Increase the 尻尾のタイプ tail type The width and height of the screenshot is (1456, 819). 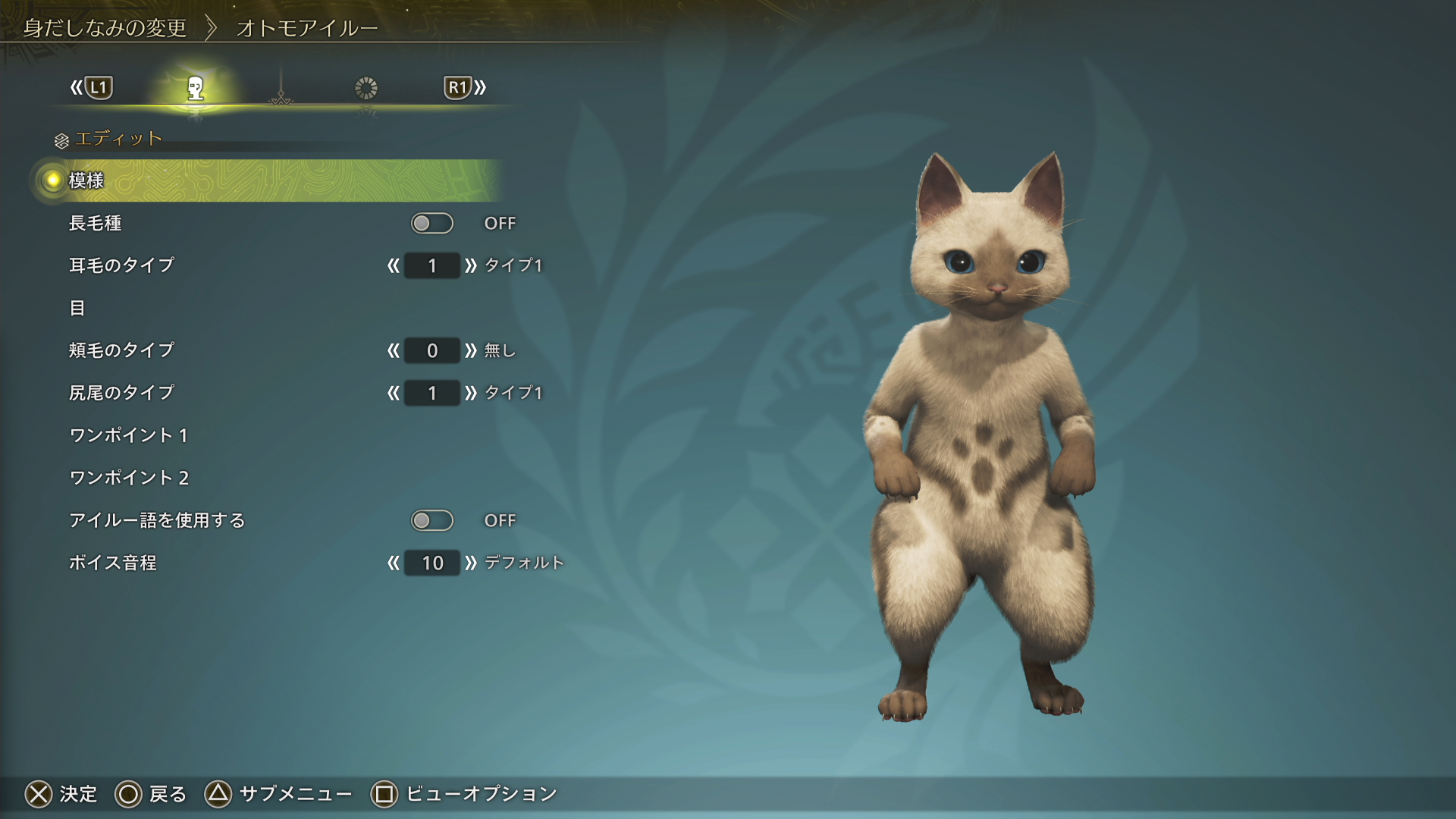pyautogui.click(x=471, y=393)
